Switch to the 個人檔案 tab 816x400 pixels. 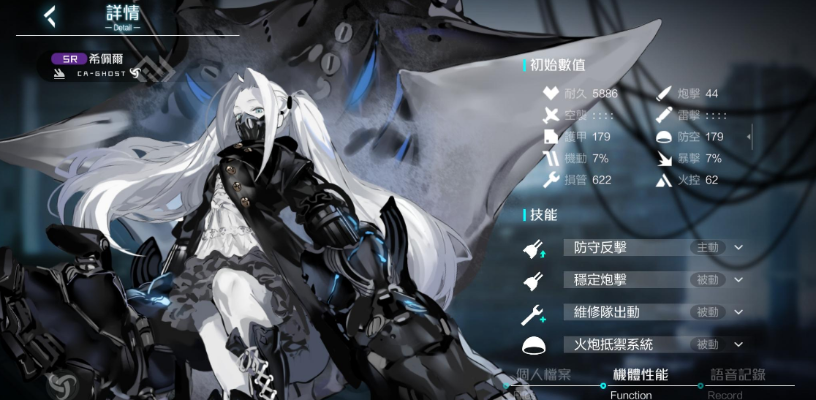(x=544, y=376)
